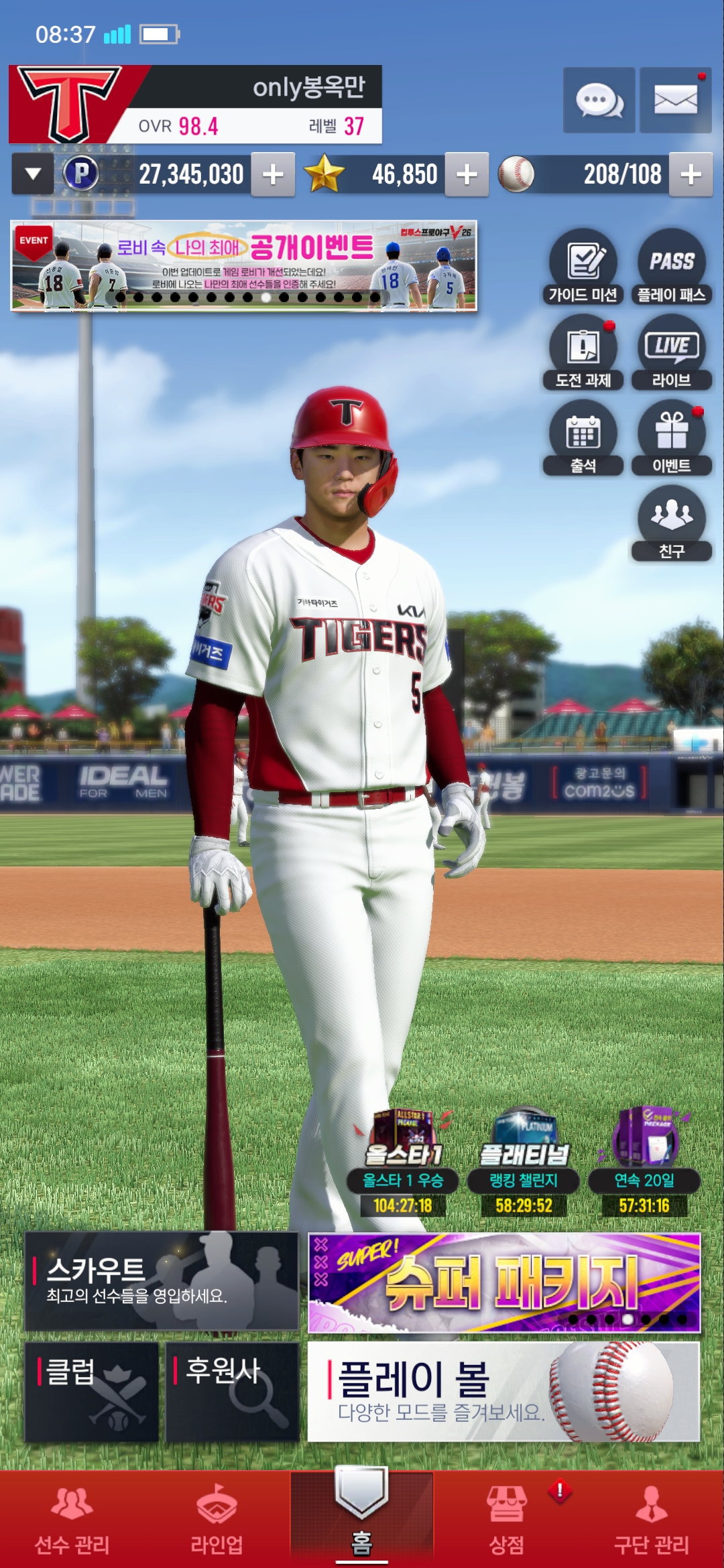Open the lobby favorite player event banner
The image size is (724, 1568).
243,266
